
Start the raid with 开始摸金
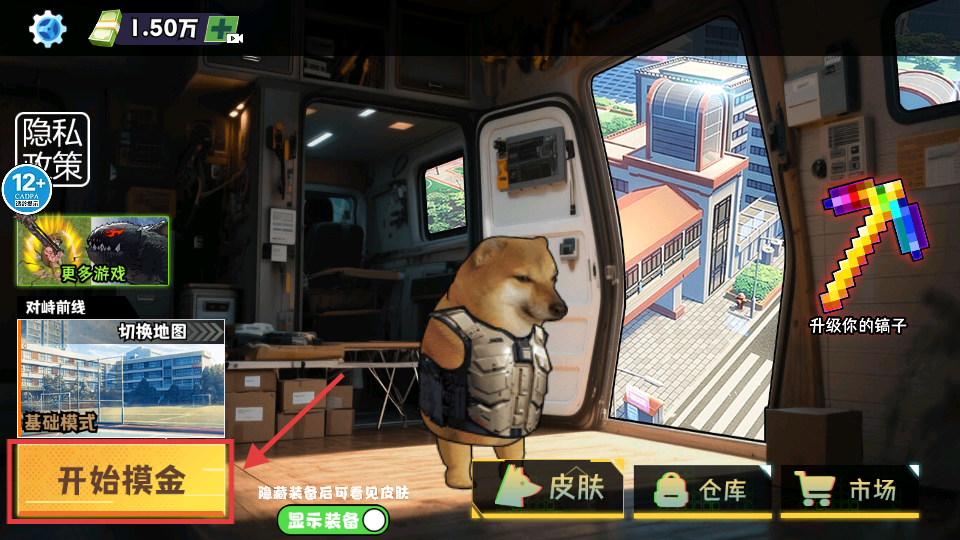[121, 482]
